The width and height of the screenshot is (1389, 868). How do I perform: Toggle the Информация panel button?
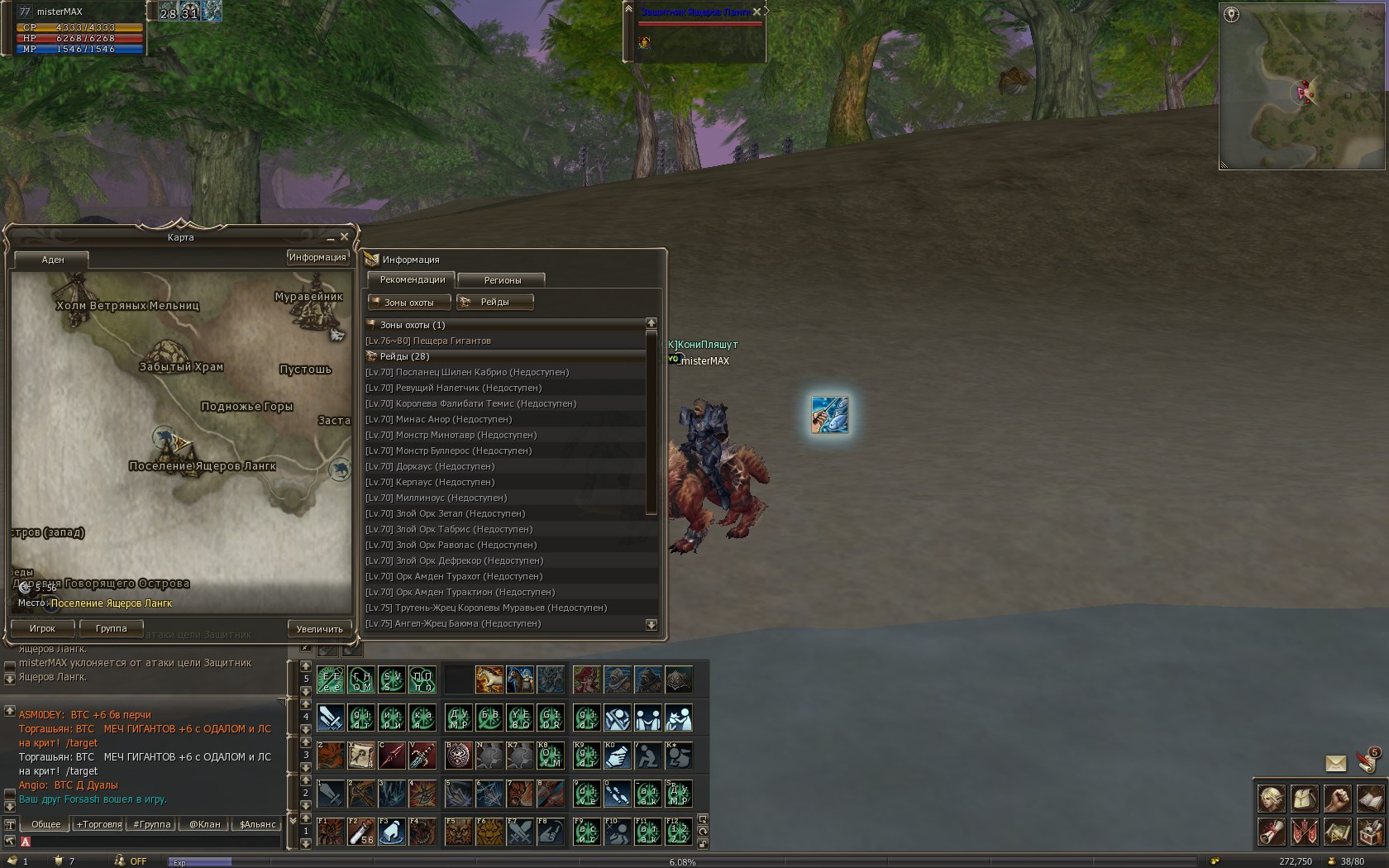pyautogui.click(x=317, y=257)
